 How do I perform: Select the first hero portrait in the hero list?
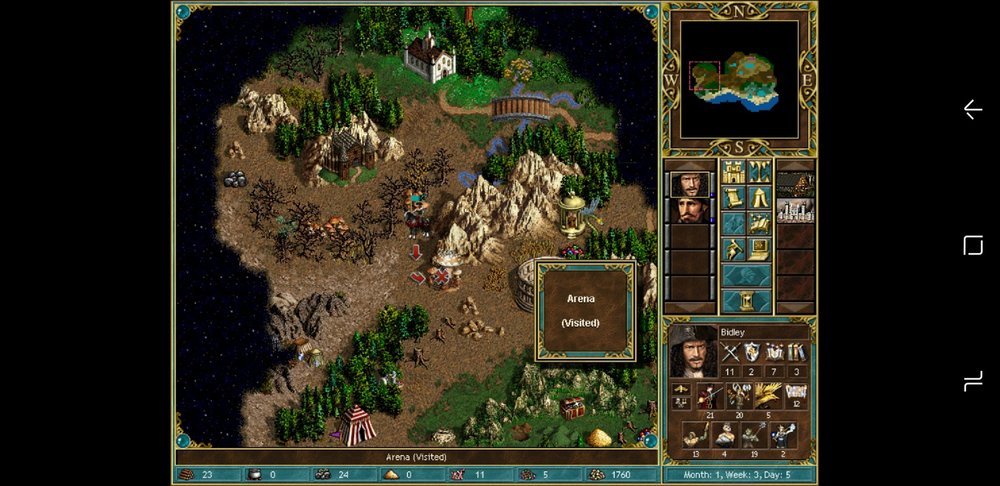coord(689,184)
